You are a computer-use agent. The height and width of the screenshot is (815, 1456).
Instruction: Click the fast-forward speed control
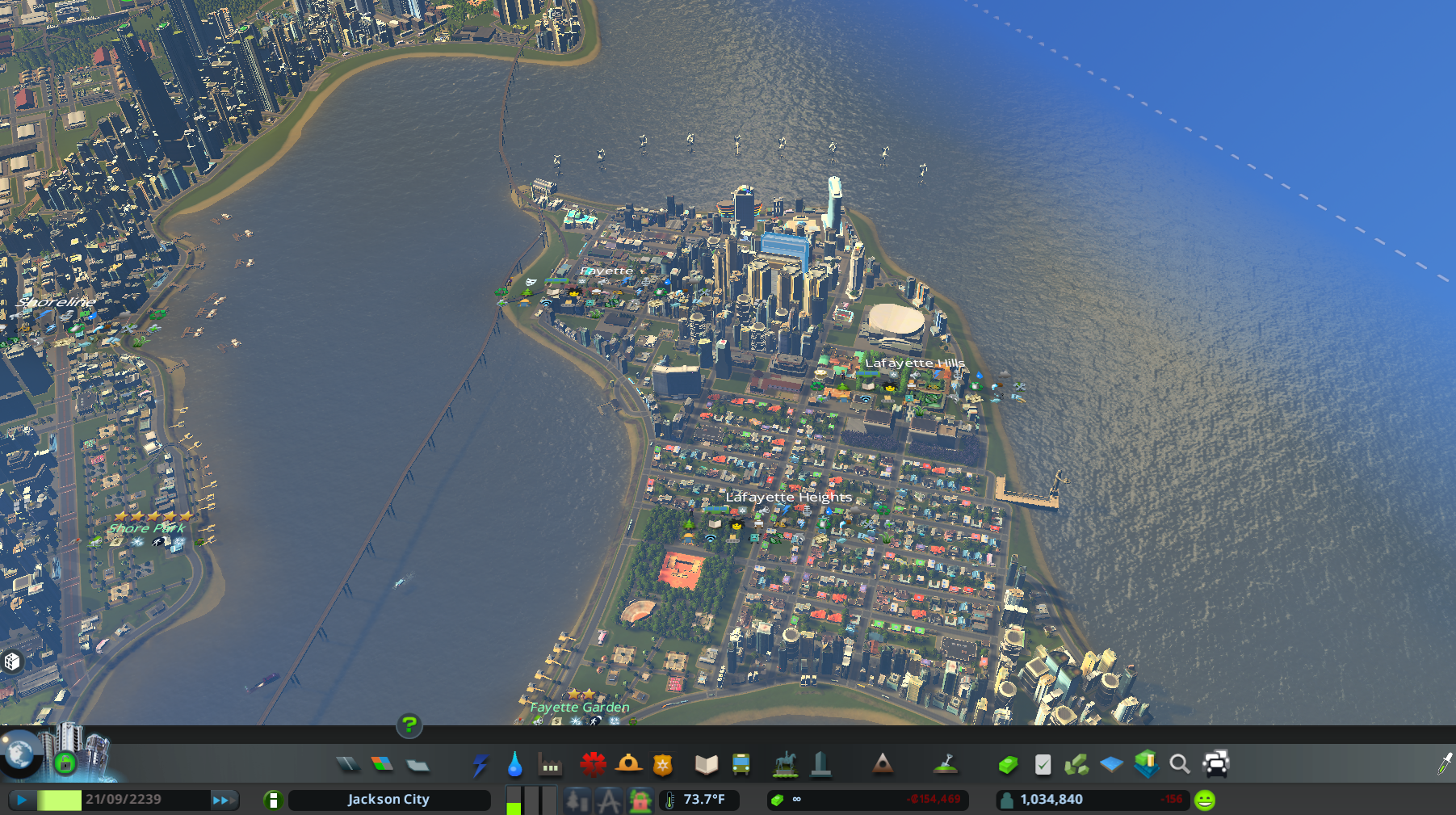coord(220,800)
